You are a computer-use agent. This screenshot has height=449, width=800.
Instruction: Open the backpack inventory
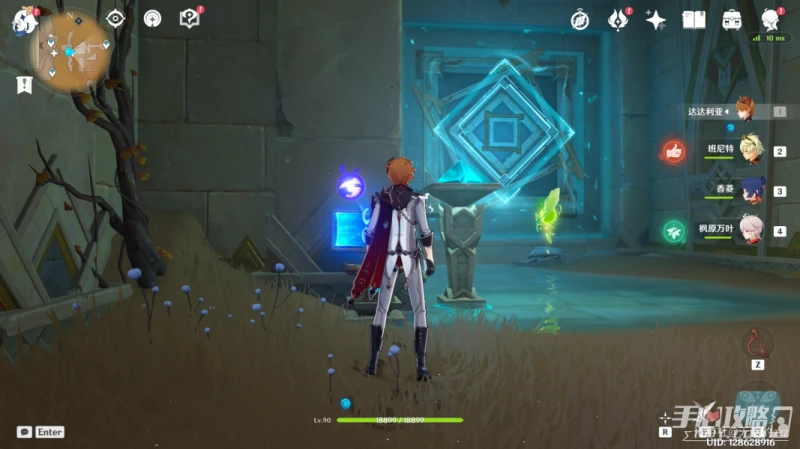click(732, 19)
